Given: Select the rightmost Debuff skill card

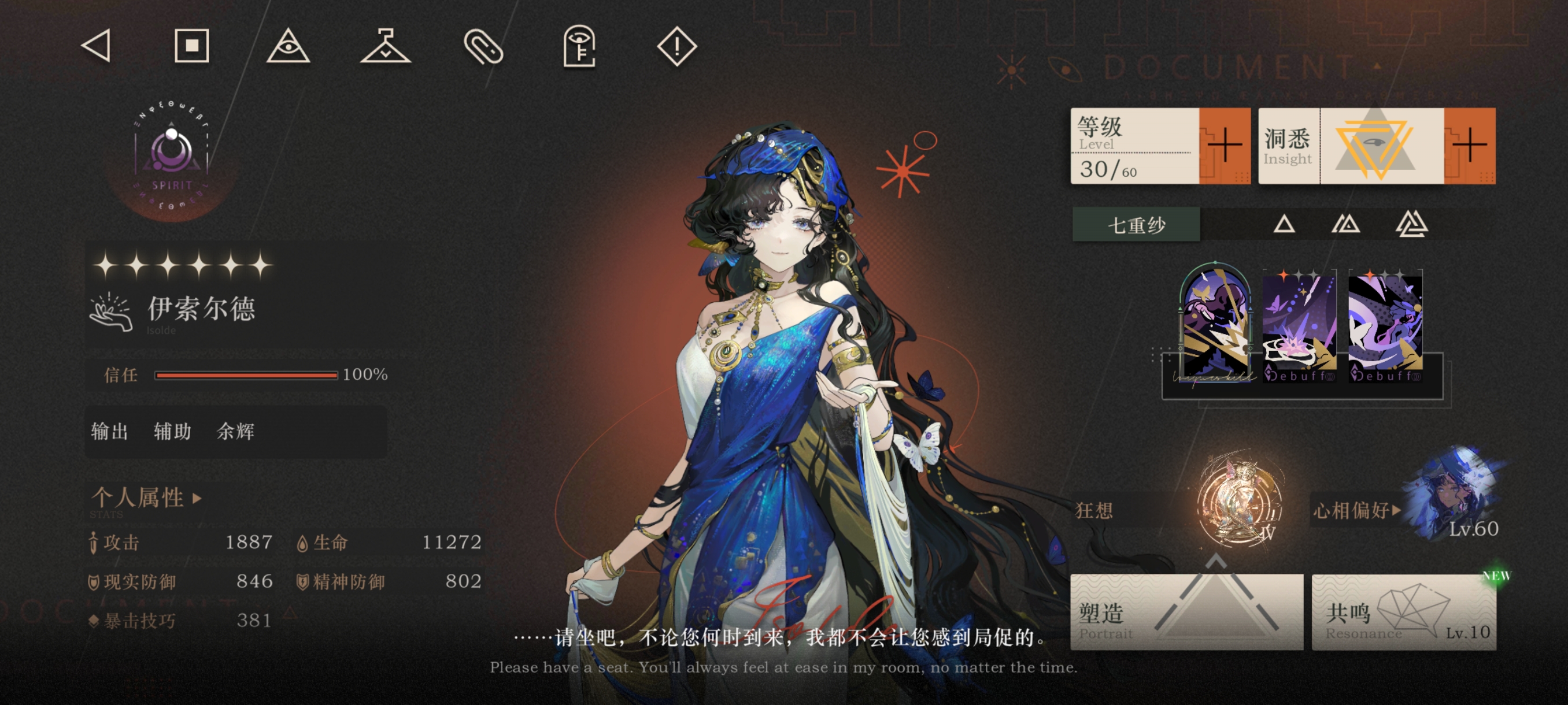Looking at the screenshot, I should point(1385,325).
